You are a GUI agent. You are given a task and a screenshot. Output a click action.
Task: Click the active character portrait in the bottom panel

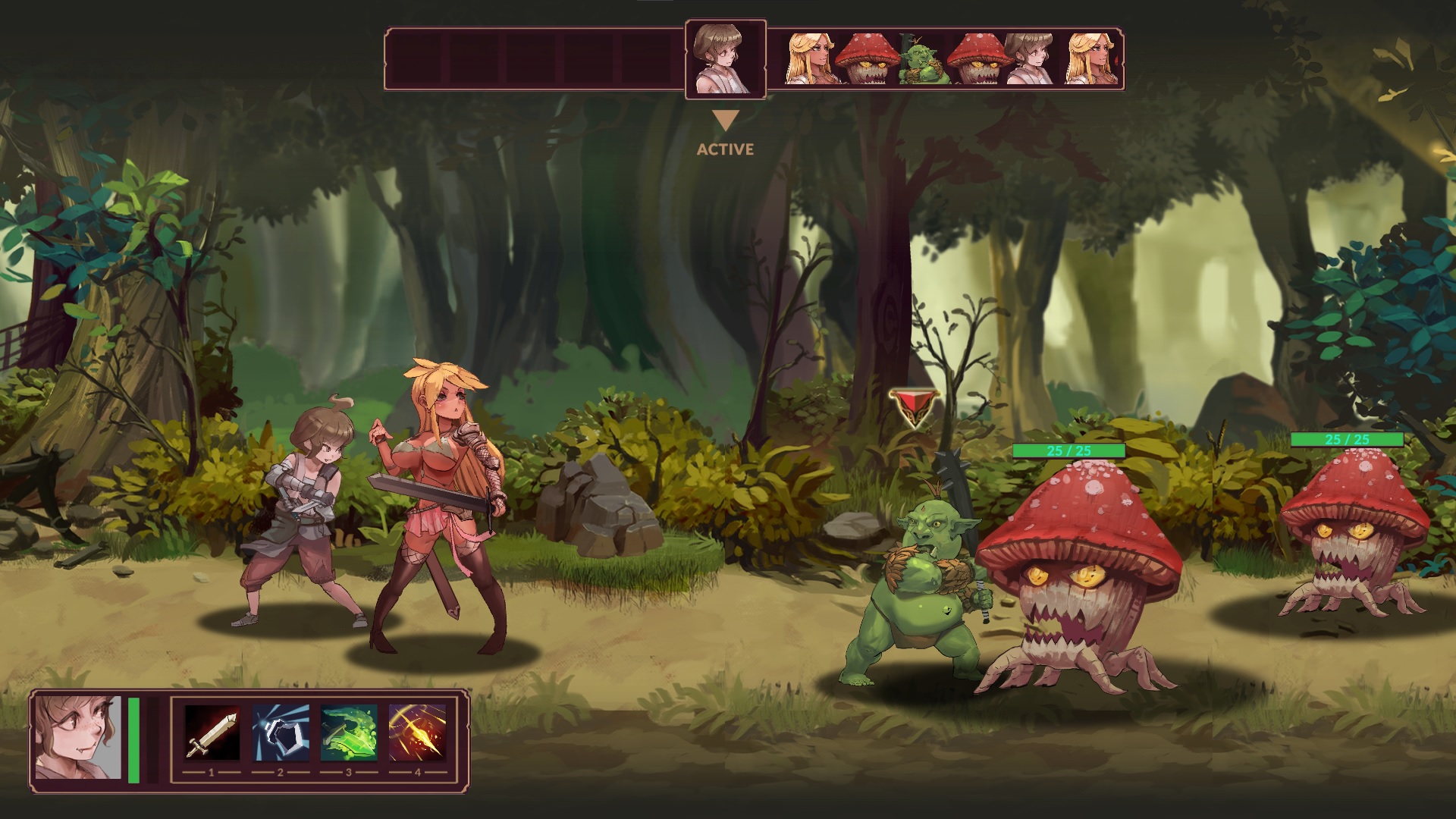point(78,738)
